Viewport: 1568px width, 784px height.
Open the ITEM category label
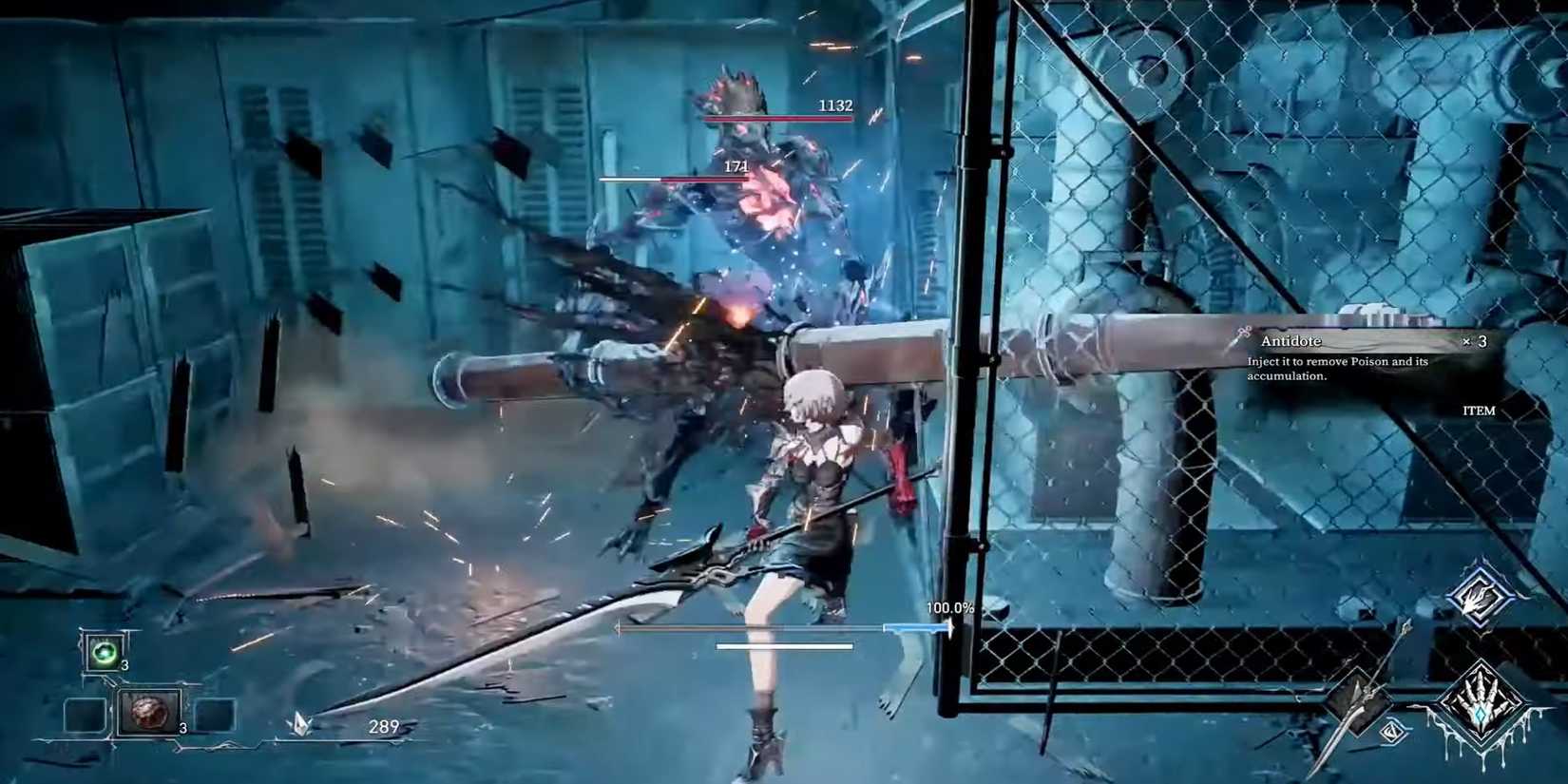coord(1478,410)
